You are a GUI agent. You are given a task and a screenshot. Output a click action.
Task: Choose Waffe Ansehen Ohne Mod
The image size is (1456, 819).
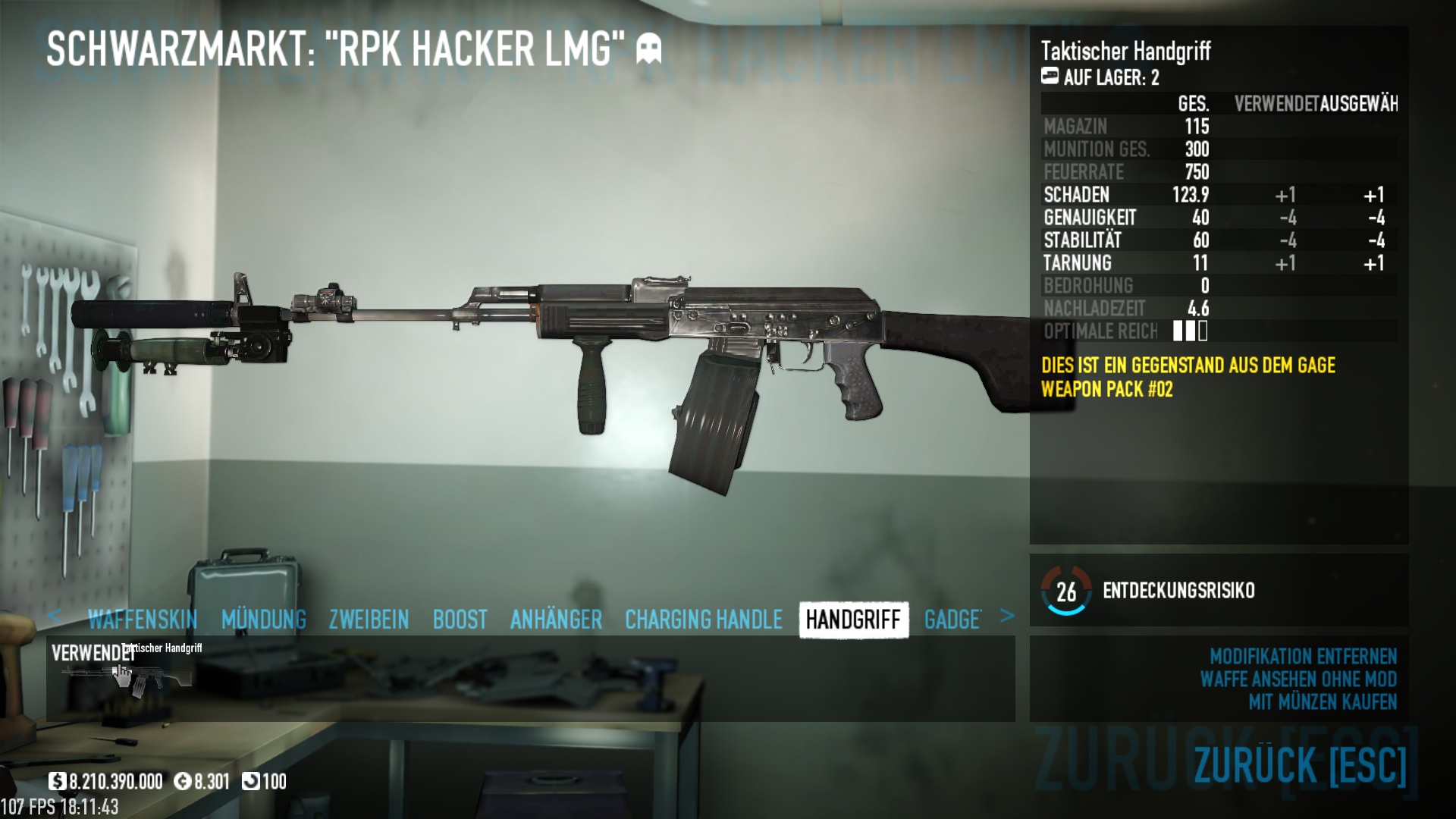tap(1298, 679)
